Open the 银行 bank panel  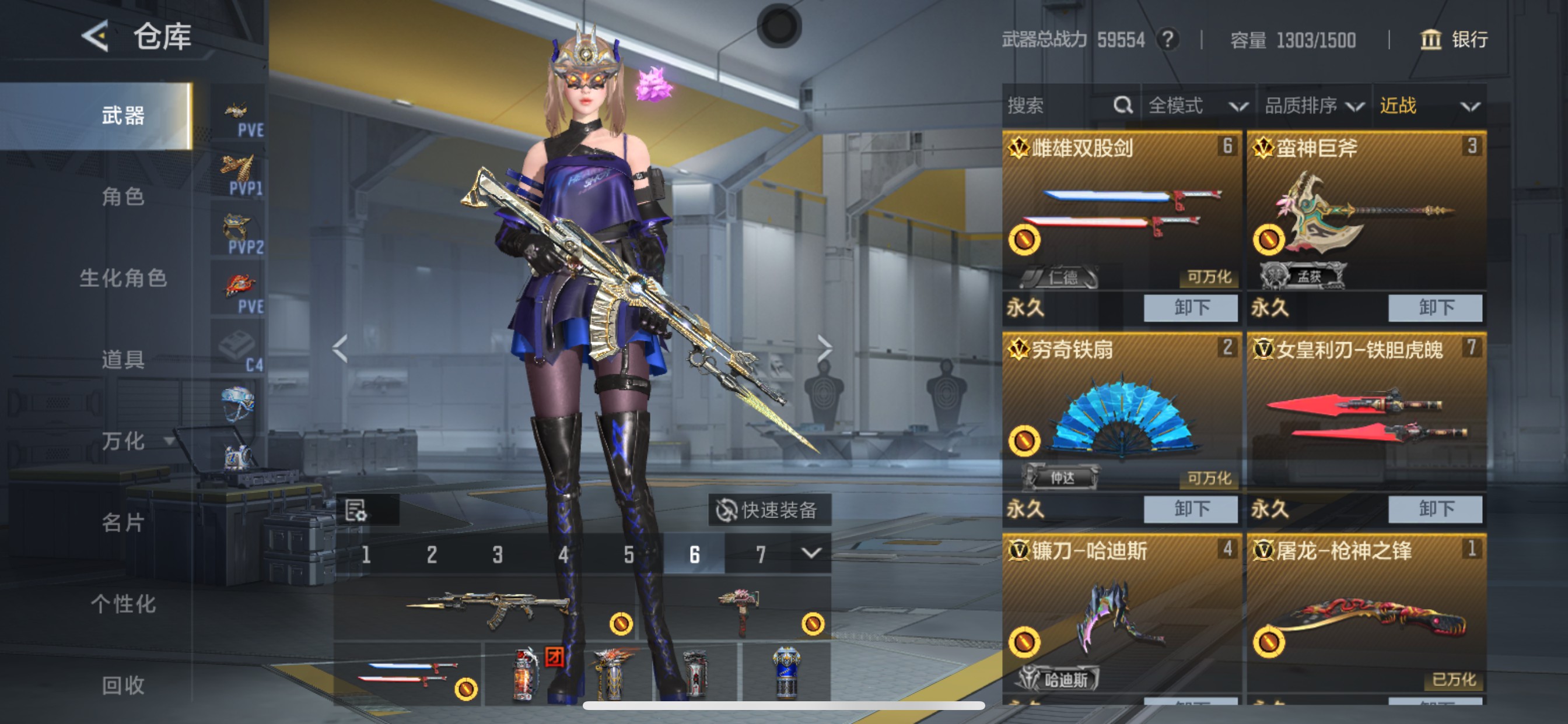(1451, 40)
